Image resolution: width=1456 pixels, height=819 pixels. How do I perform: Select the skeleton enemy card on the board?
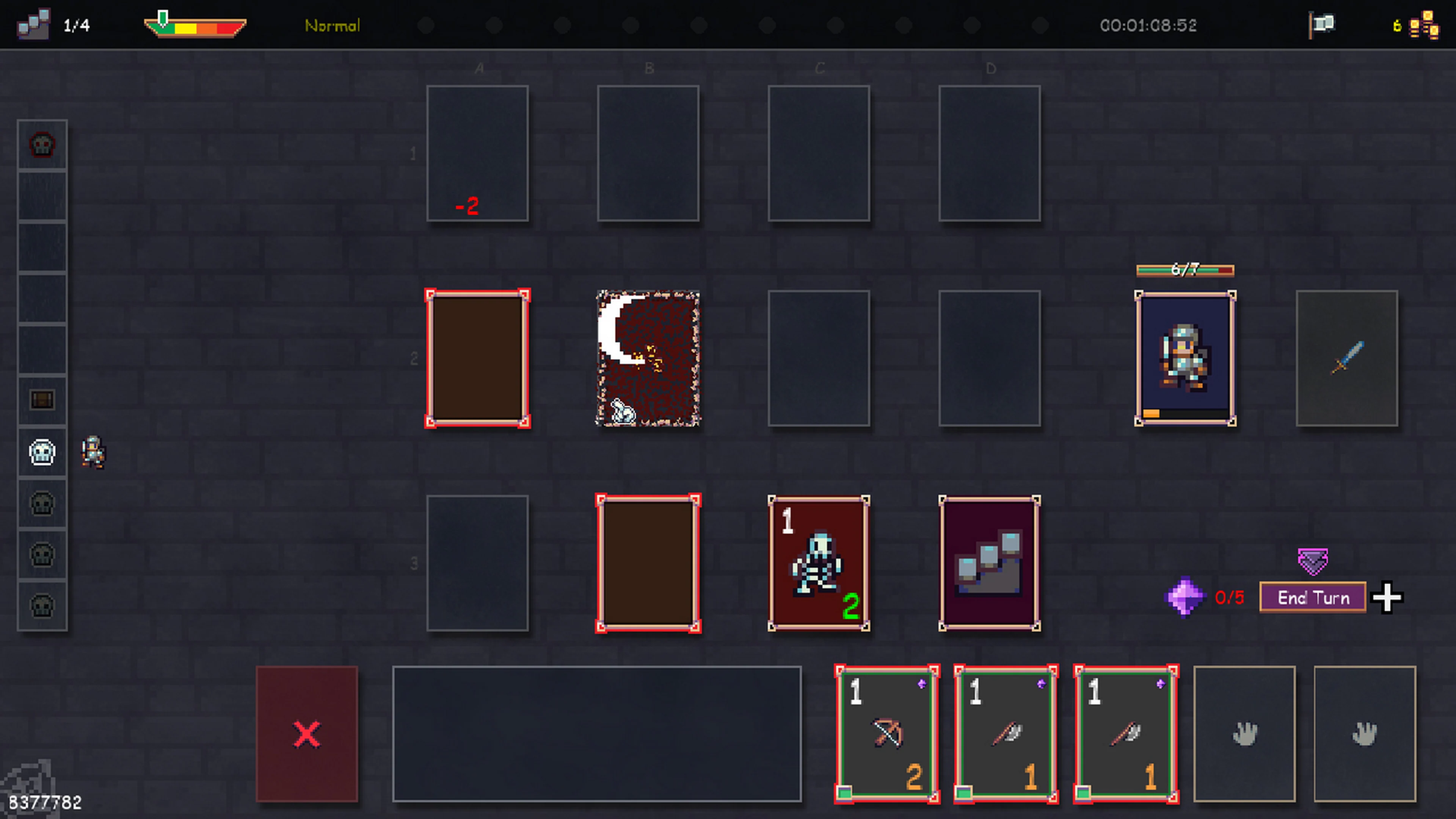819,563
